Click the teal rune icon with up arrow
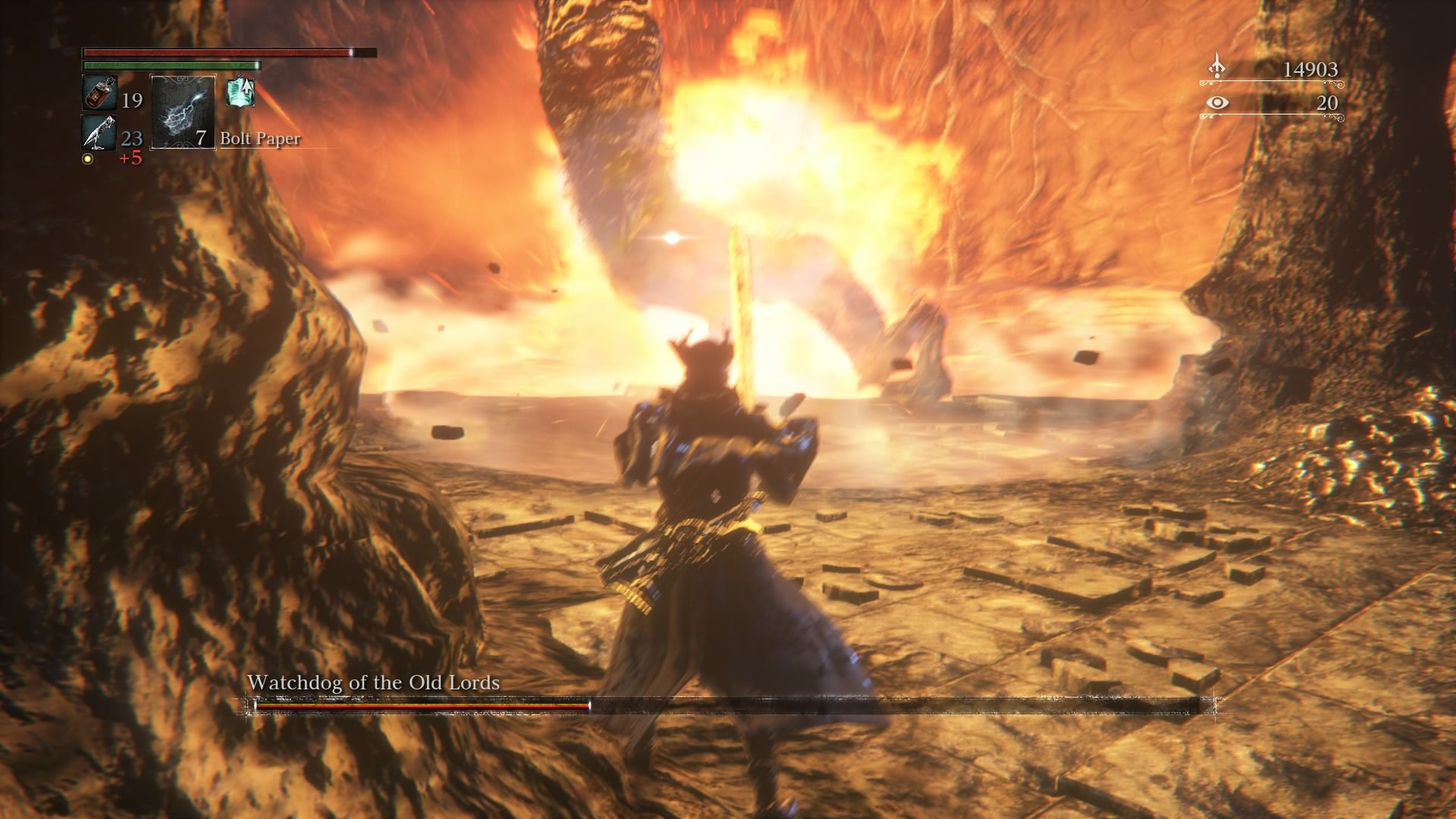The width and height of the screenshot is (1456, 819). click(240, 93)
